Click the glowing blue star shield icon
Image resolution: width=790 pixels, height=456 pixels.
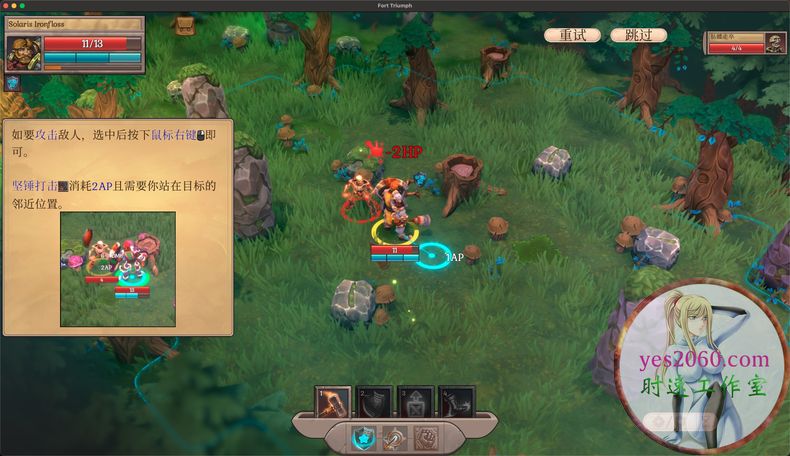(x=363, y=438)
